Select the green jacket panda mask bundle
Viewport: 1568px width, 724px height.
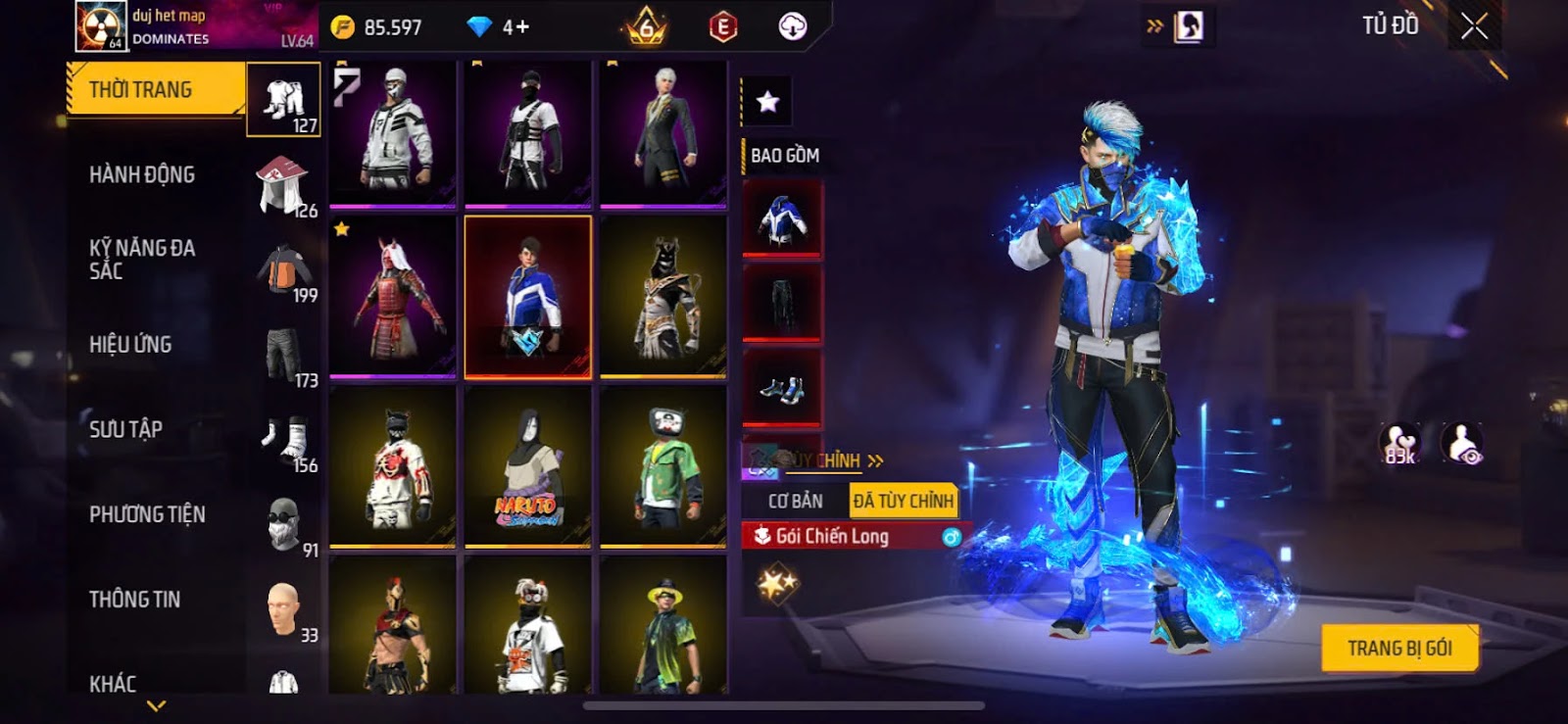[663, 465]
